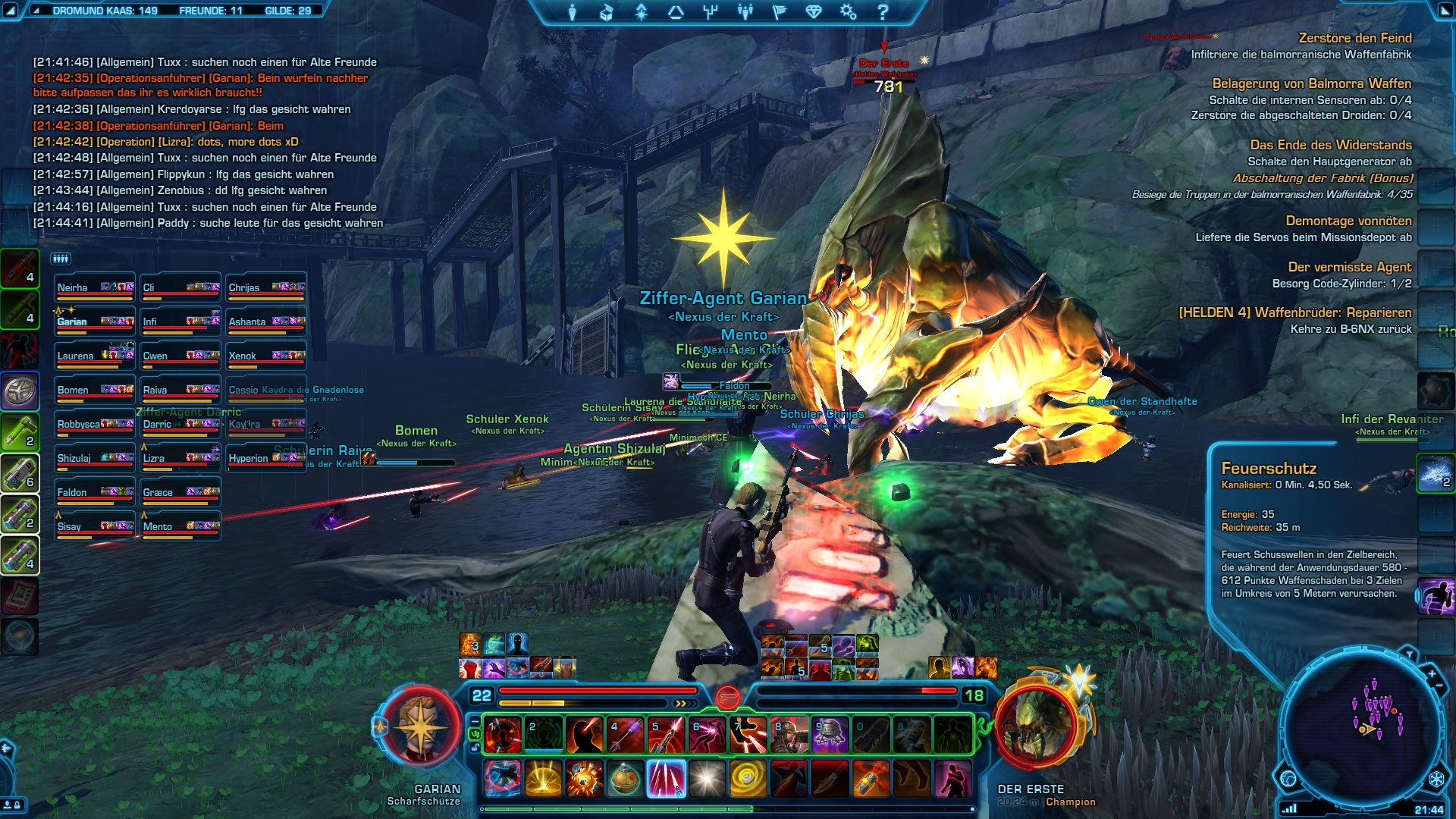Activate the highlighted Feuerschutz ability icon
1456x819 pixels.
pyautogui.click(x=667, y=779)
